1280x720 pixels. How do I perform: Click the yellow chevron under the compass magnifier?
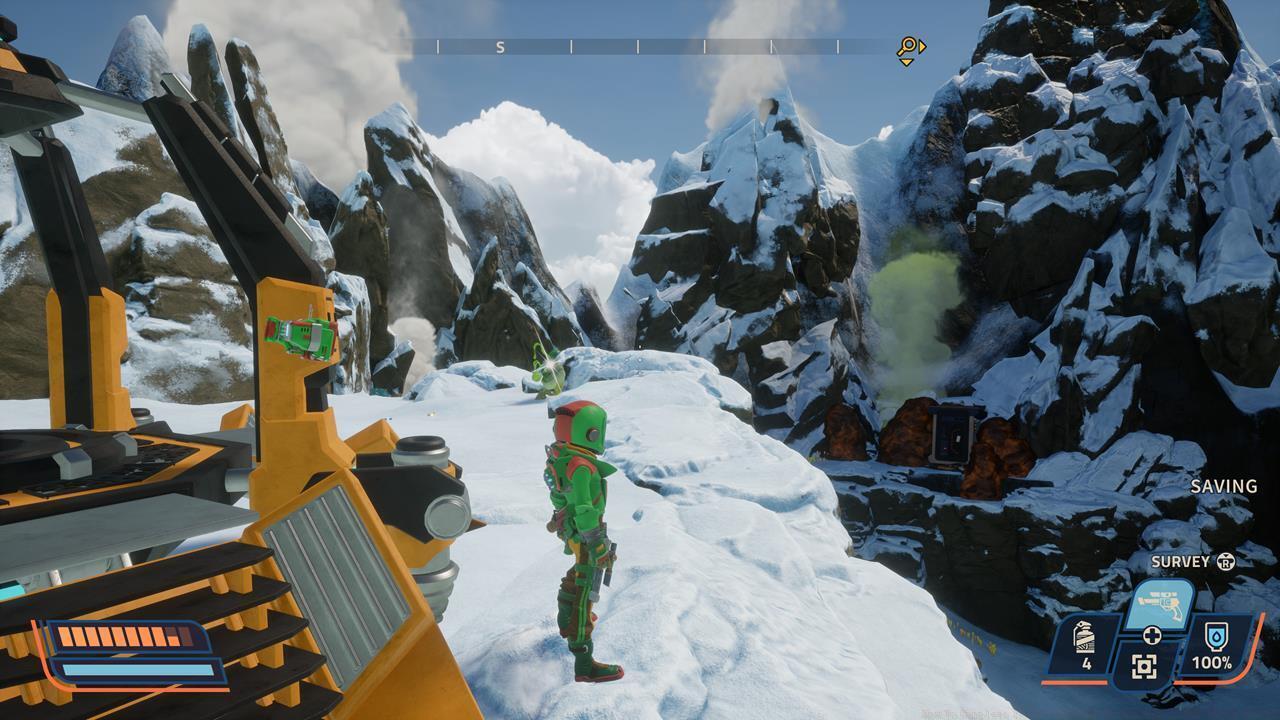point(905,62)
